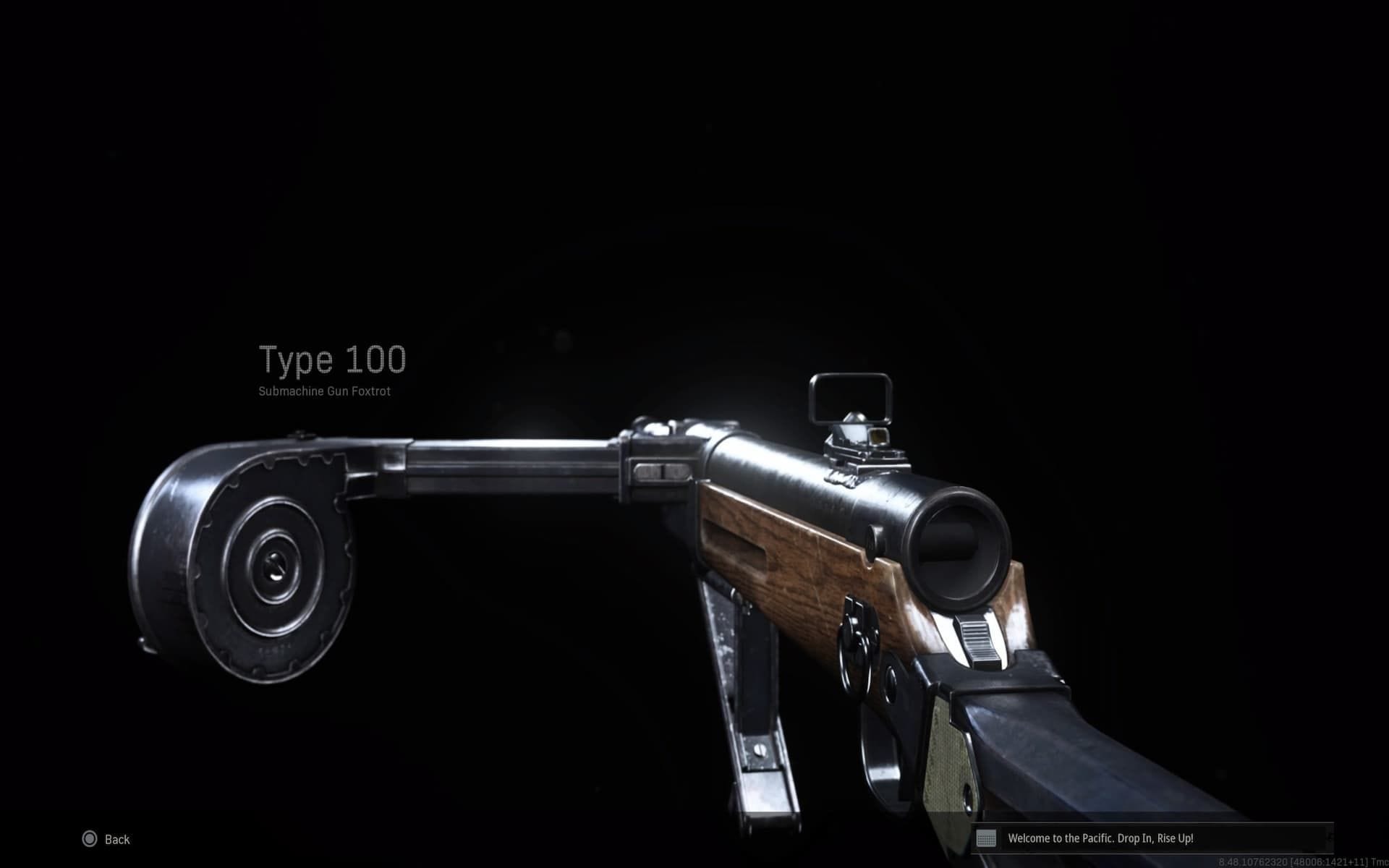Click the Back label to return
This screenshot has height=868, width=1389.
tap(118, 839)
